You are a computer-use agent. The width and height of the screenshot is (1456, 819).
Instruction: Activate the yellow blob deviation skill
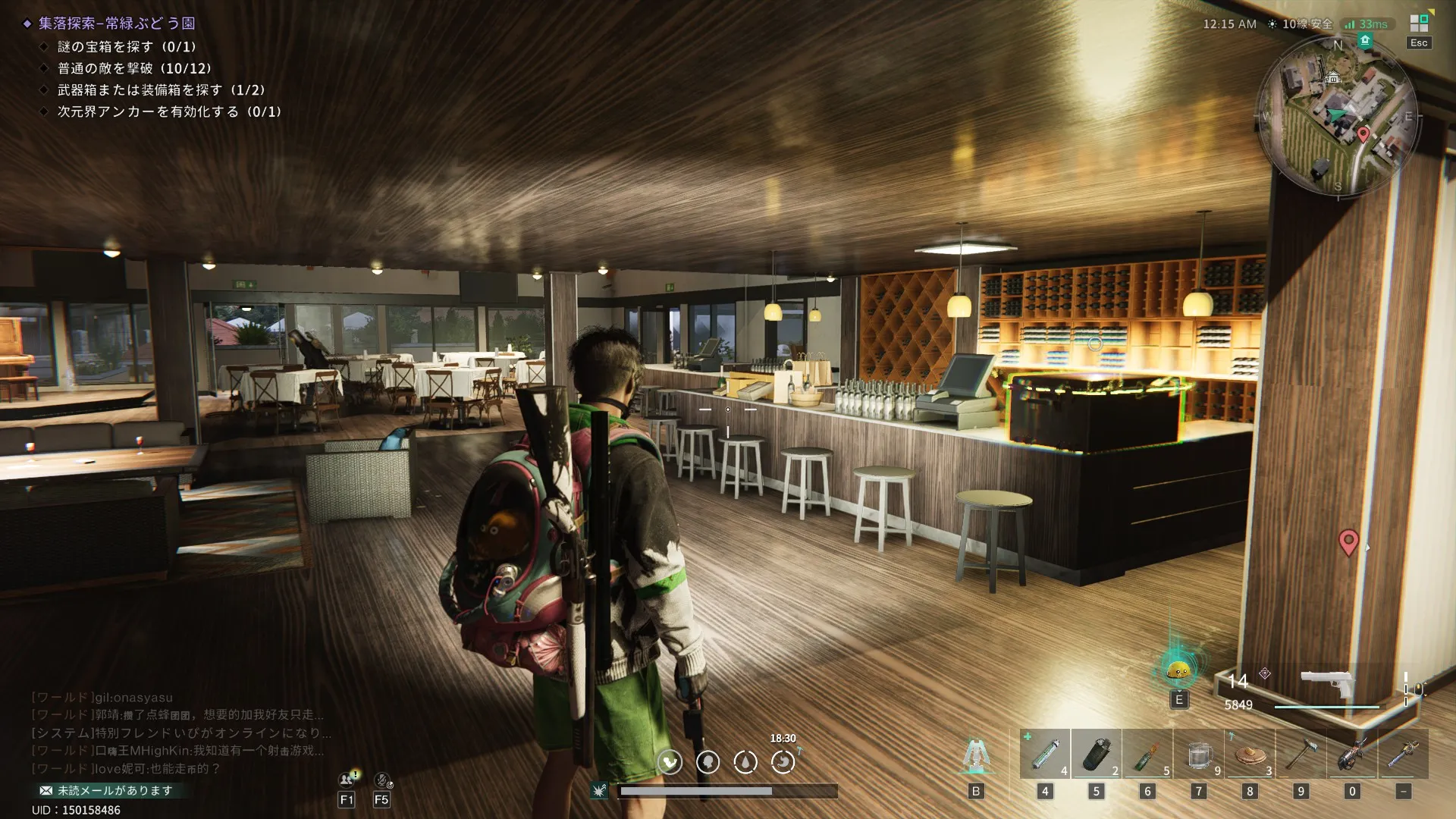pos(1178,670)
